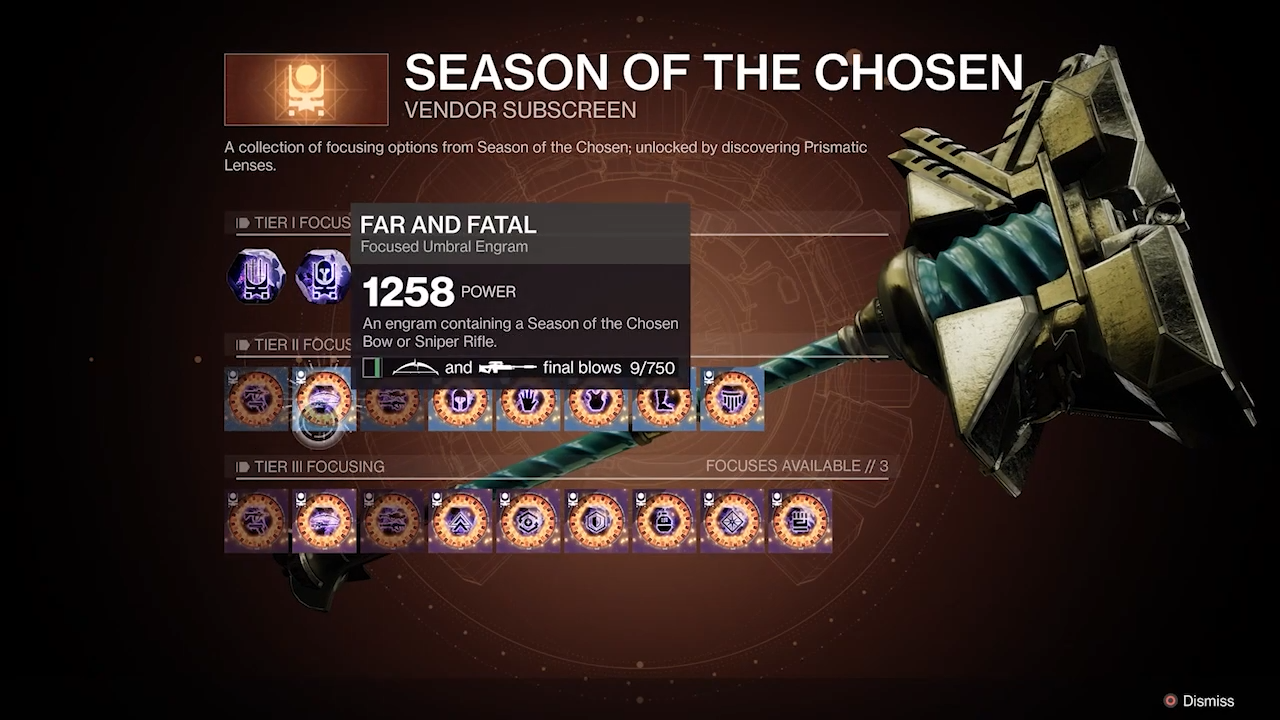Choose the Tier III fist strength engram
This screenshot has width=1280, height=720.
coord(800,521)
